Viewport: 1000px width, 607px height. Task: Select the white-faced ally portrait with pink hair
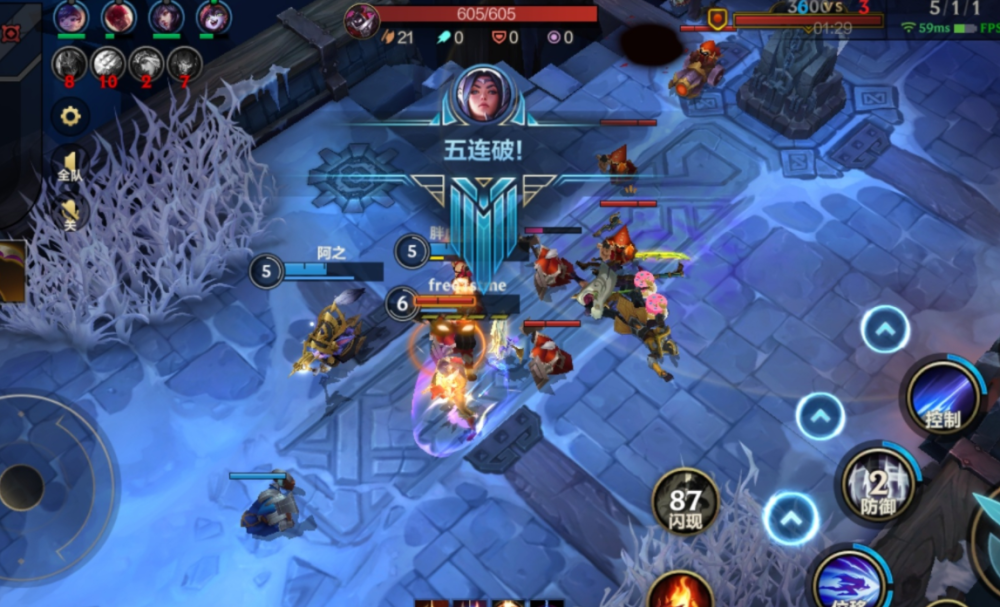[x=213, y=17]
